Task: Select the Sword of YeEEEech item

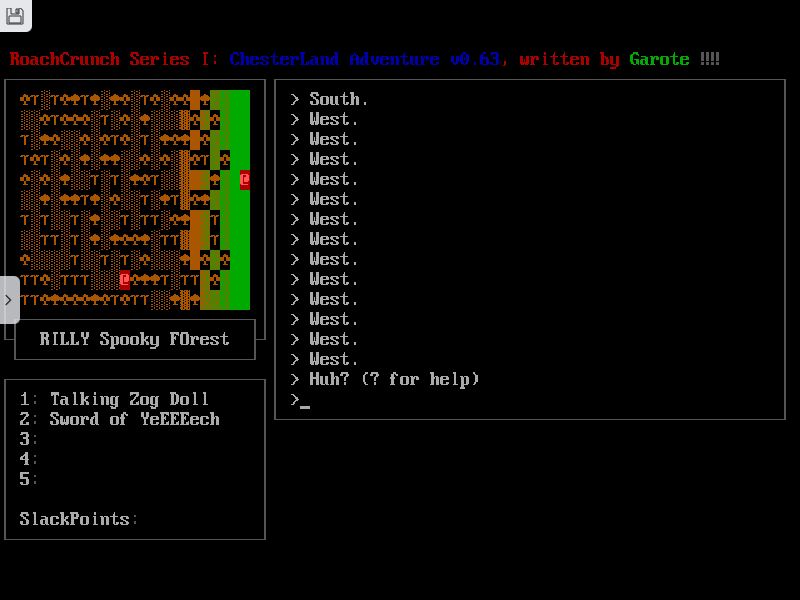Action: click(x=134, y=419)
